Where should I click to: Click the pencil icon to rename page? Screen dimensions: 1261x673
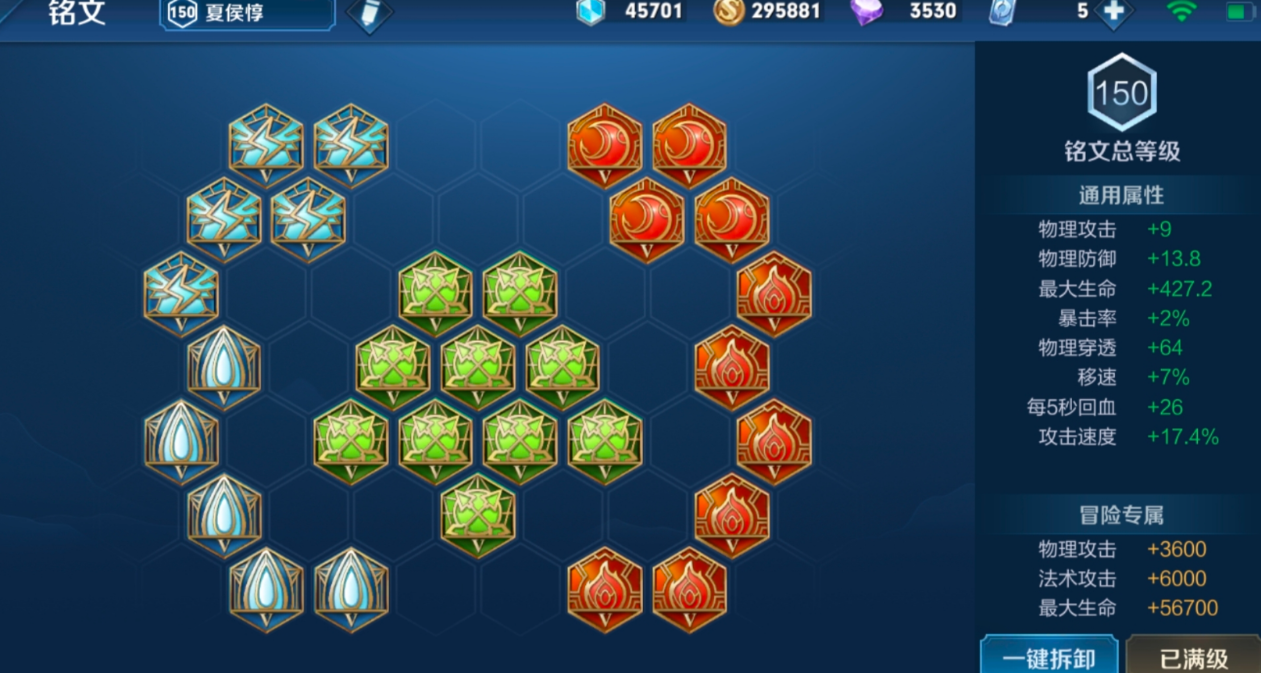click(x=369, y=14)
